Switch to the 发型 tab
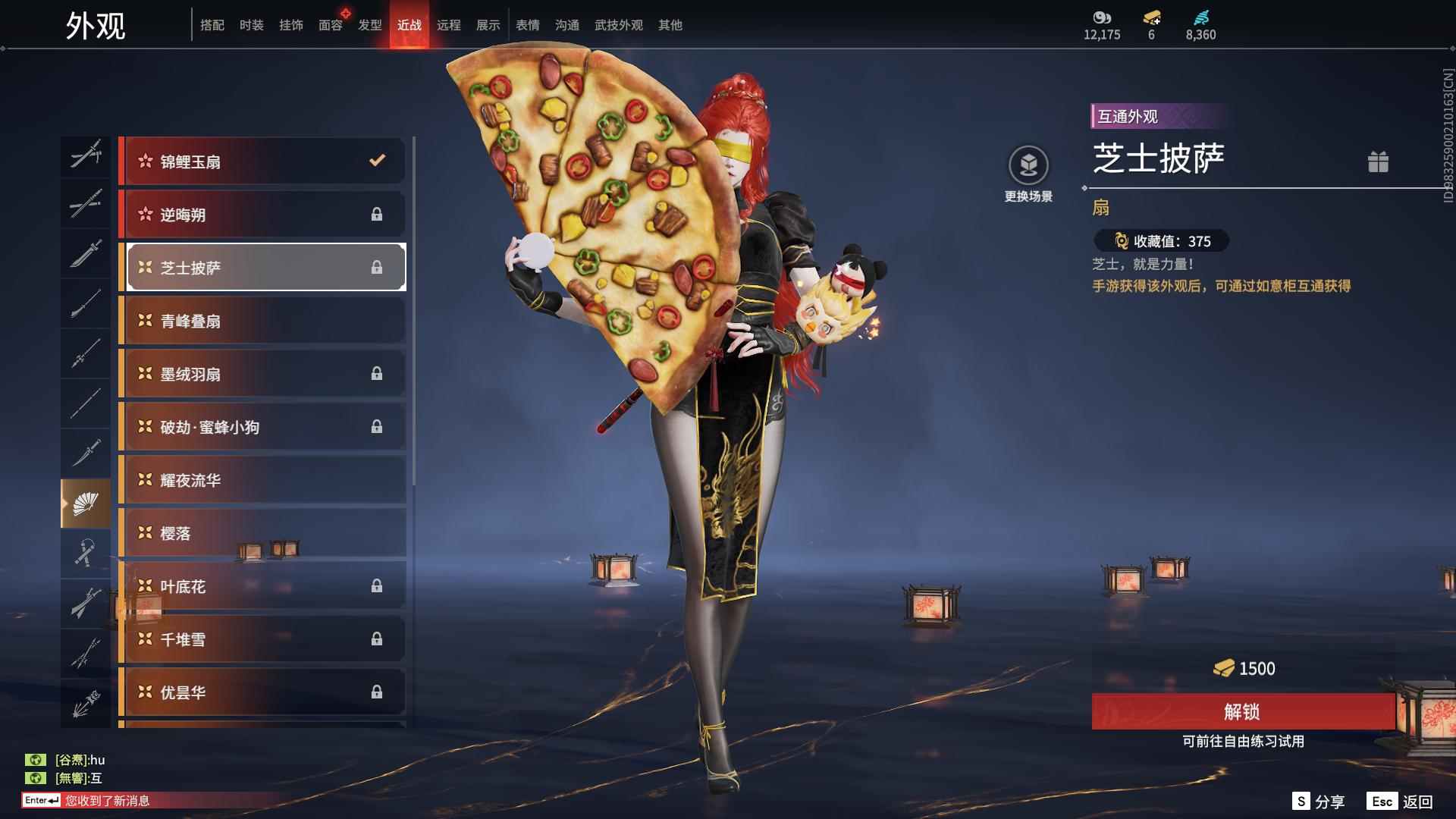This screenshot has height=819, width=1456. (370, 25)
